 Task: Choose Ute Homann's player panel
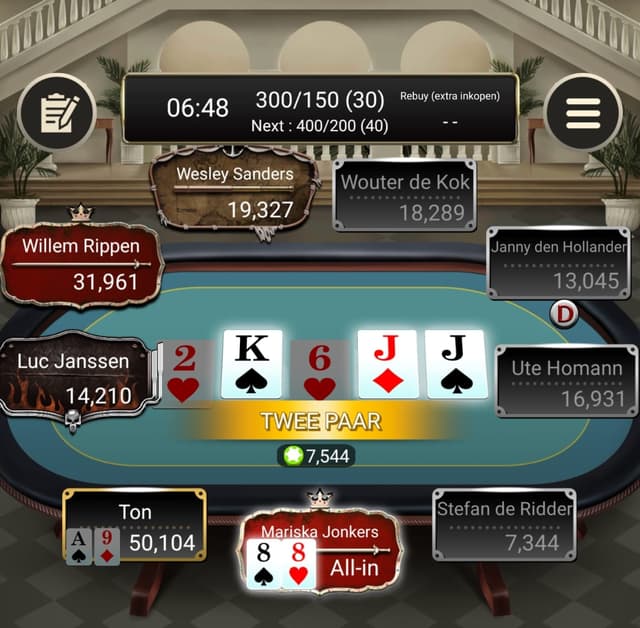tap(567, 382)
